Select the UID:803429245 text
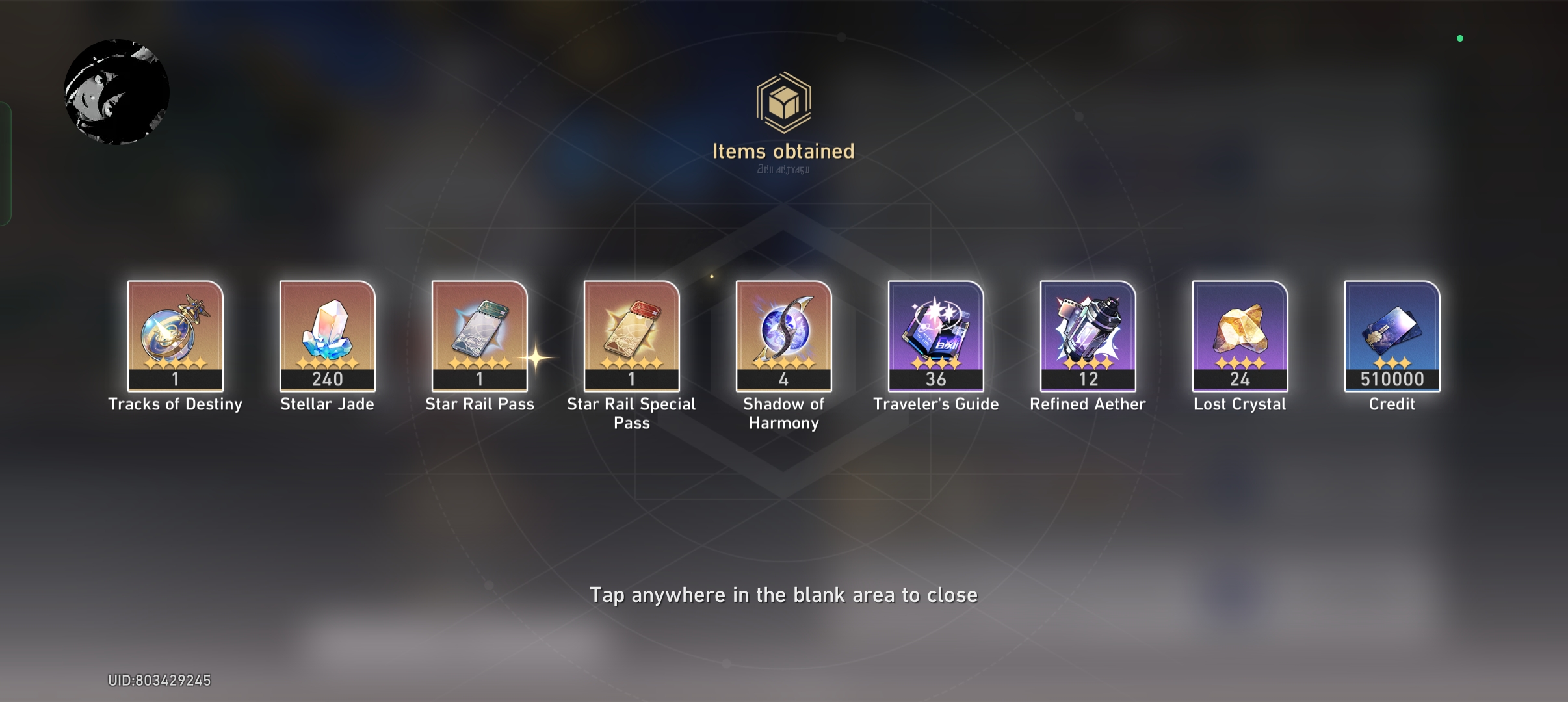1568x702 pixels. coord(160,680)
